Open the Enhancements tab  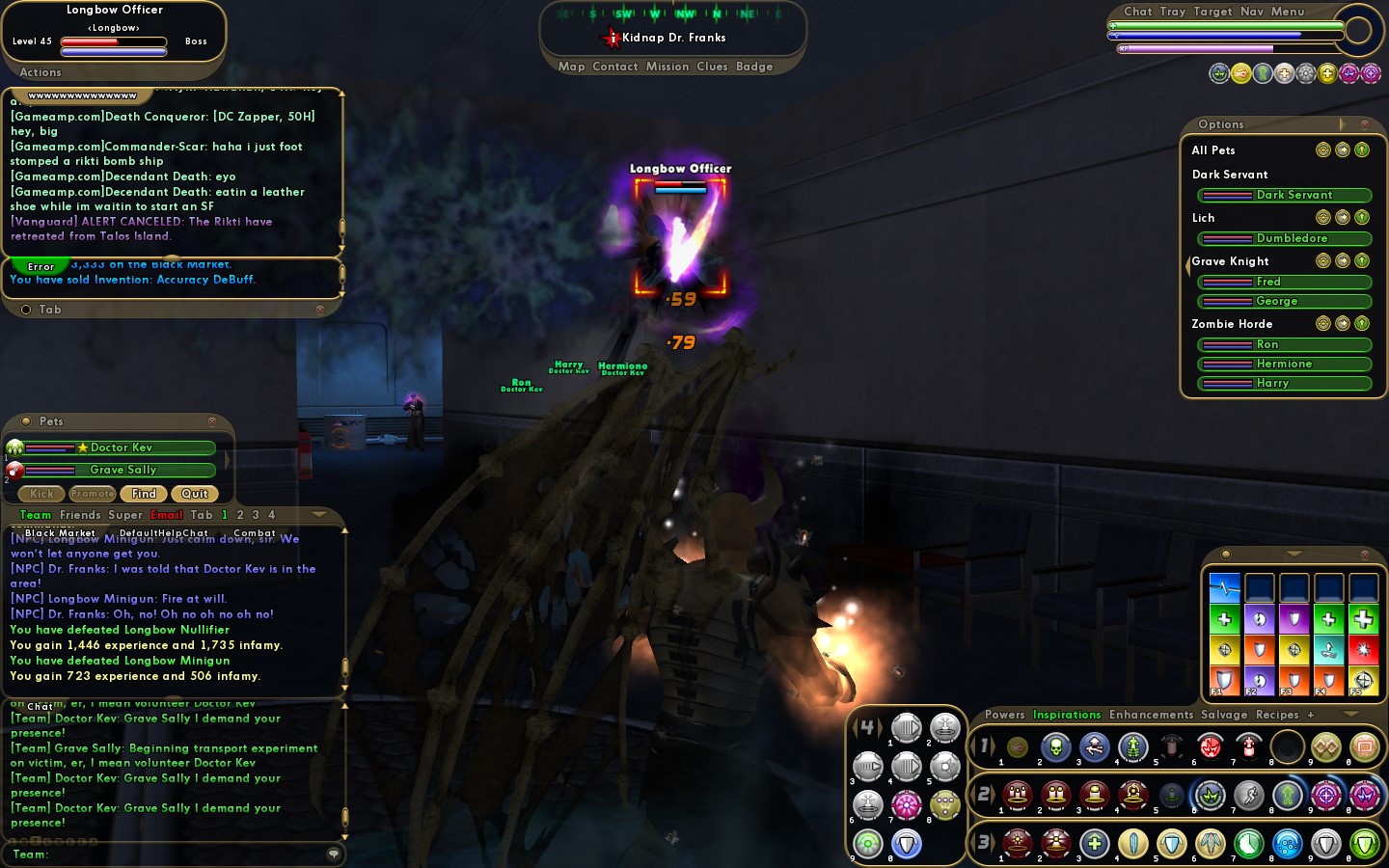click(x=1151, y=715)
